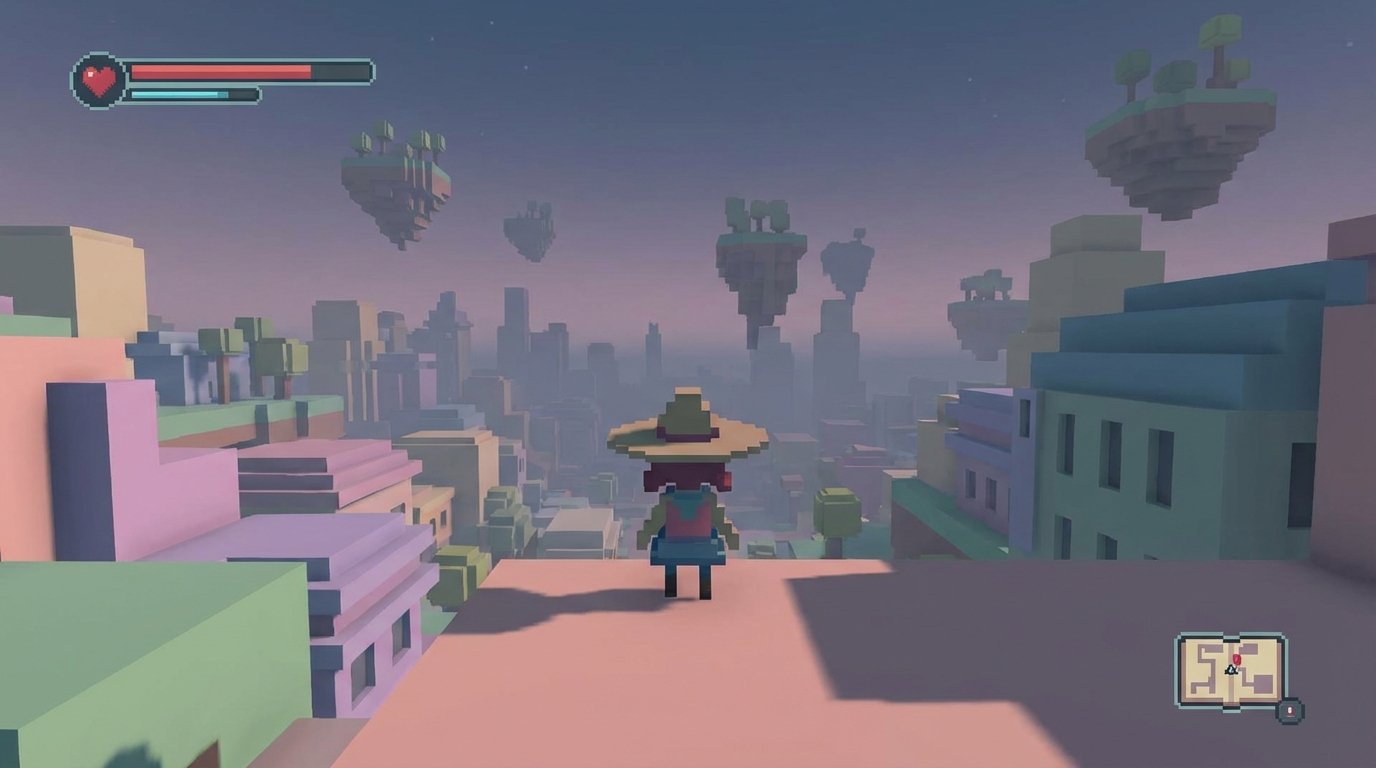The width and height of the screenshot is (1376, 768).
Task: Click the item counter icon below the minimap
Action: click(x=1290, y=711)
